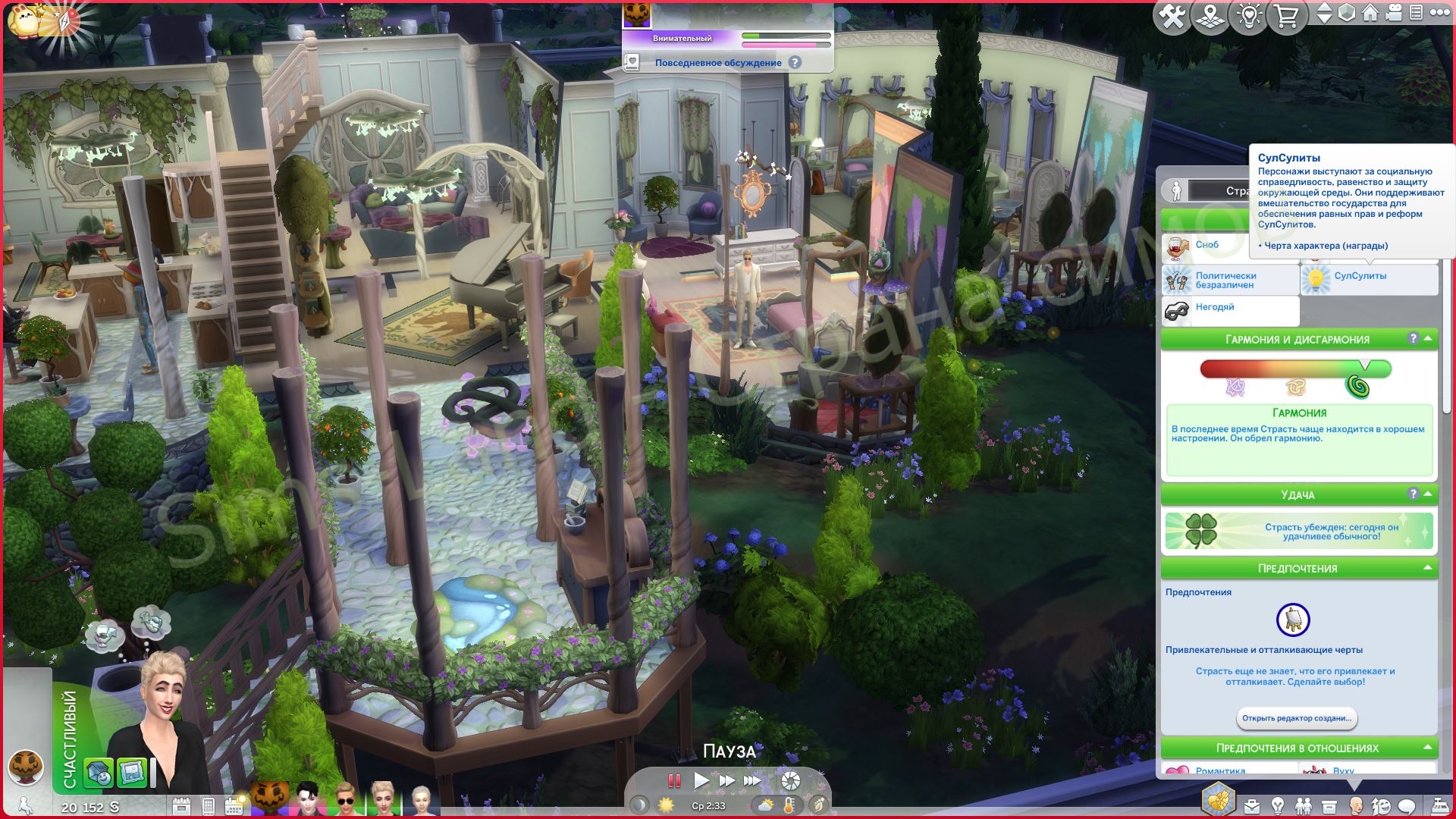Toggle the camera mode icon
This screenshot has width=1456, height=819.
click(1392, 14)
